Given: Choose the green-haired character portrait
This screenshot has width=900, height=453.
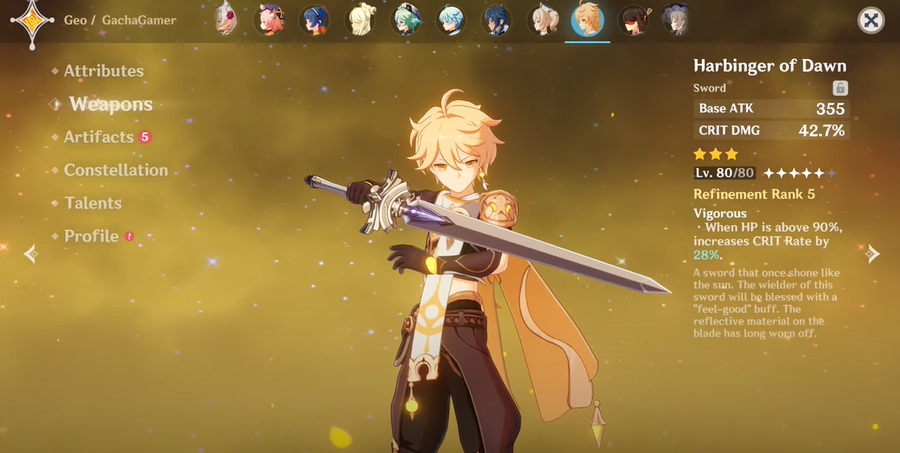Looking at the screenshot, I should (x=407, y=20).
